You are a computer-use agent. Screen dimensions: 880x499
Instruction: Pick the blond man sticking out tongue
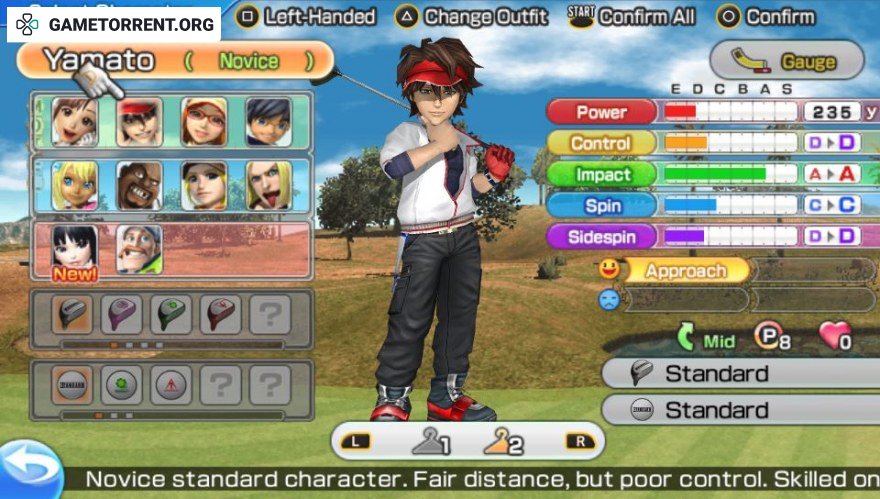click(268, 185)
